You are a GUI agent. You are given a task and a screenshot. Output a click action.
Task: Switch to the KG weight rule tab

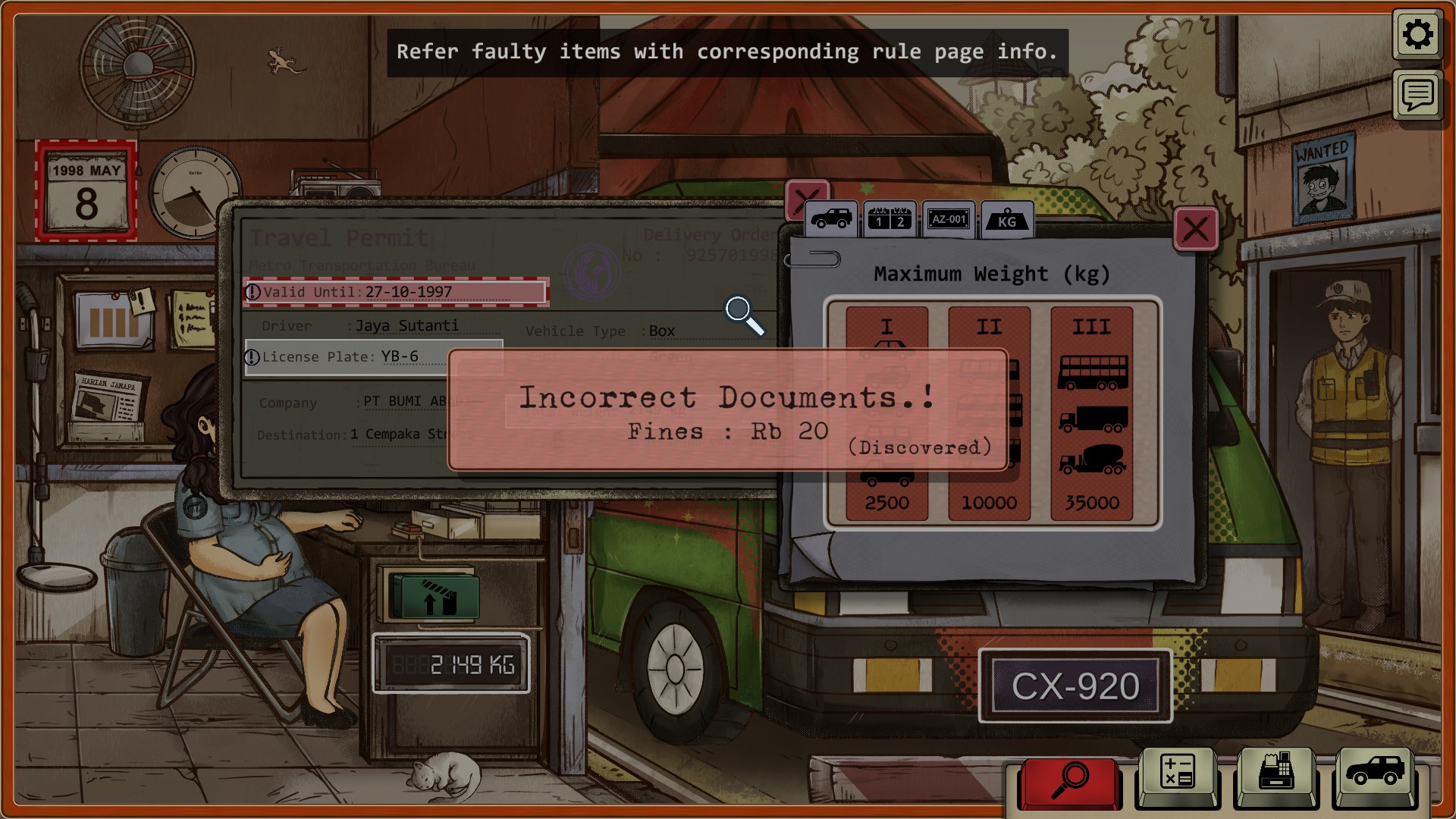(1007, 220)
